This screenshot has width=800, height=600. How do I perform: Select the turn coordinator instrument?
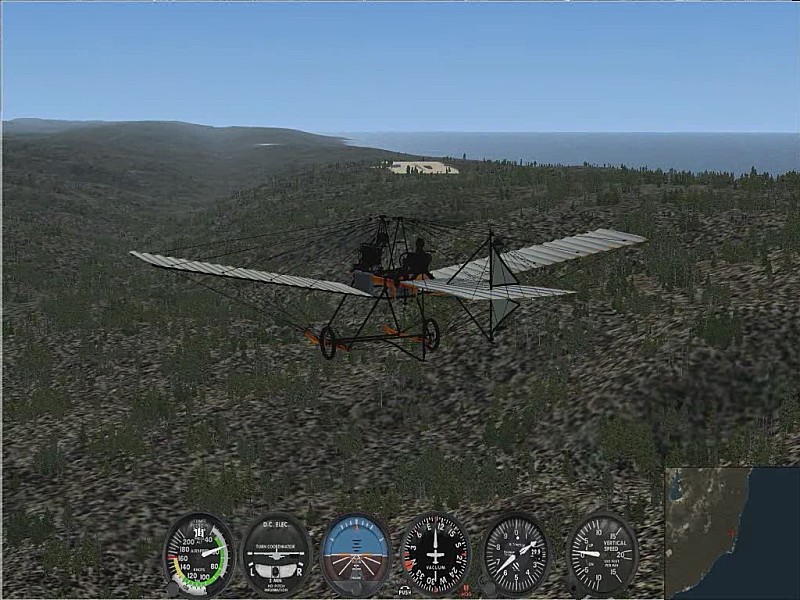point(277,554)
